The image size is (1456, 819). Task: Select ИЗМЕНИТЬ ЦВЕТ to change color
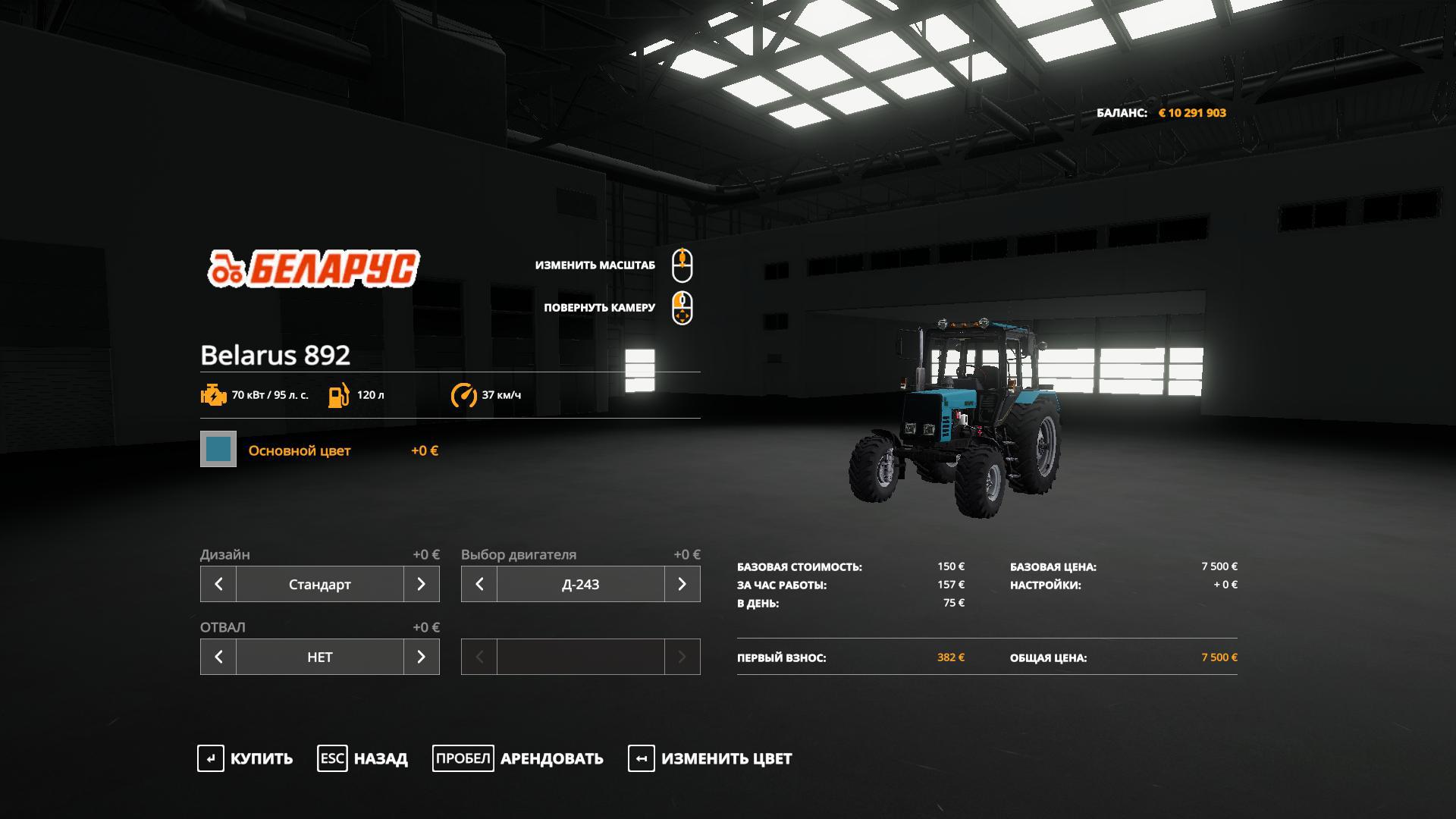pos(710,758)
